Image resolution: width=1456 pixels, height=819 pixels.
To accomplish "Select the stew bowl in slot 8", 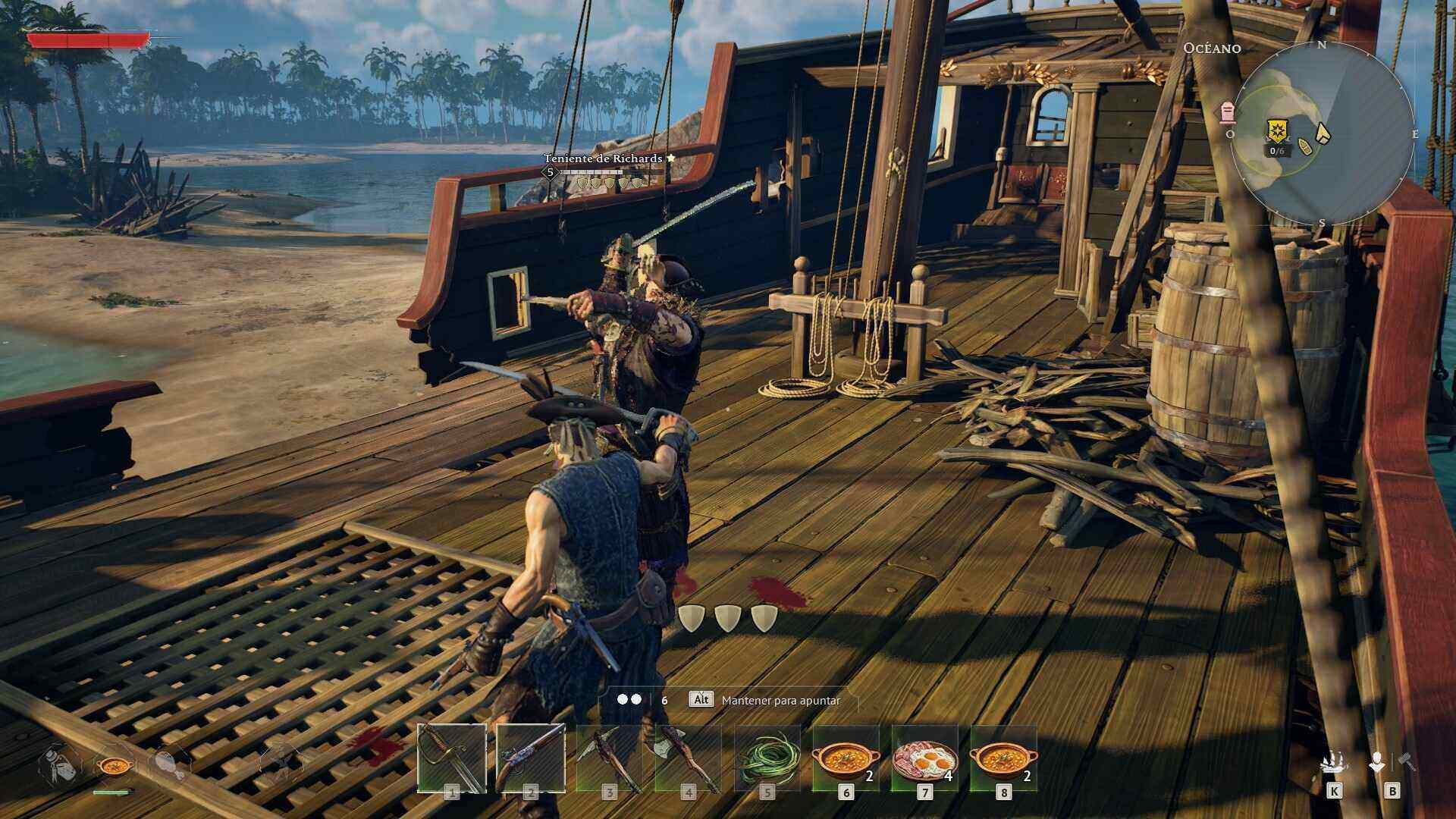I will 1003,758.
